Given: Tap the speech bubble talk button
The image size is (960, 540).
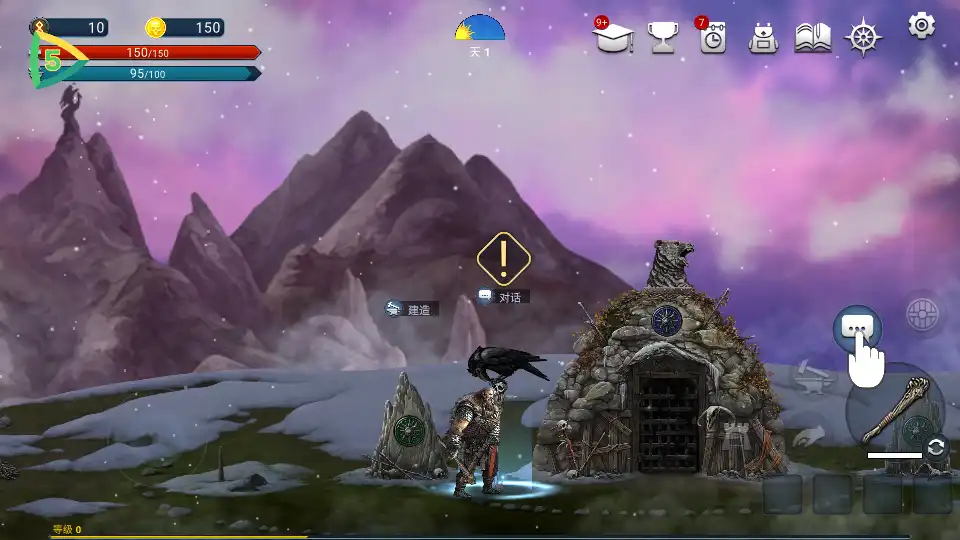Looking at the screenshot, I should coord(856,327).
